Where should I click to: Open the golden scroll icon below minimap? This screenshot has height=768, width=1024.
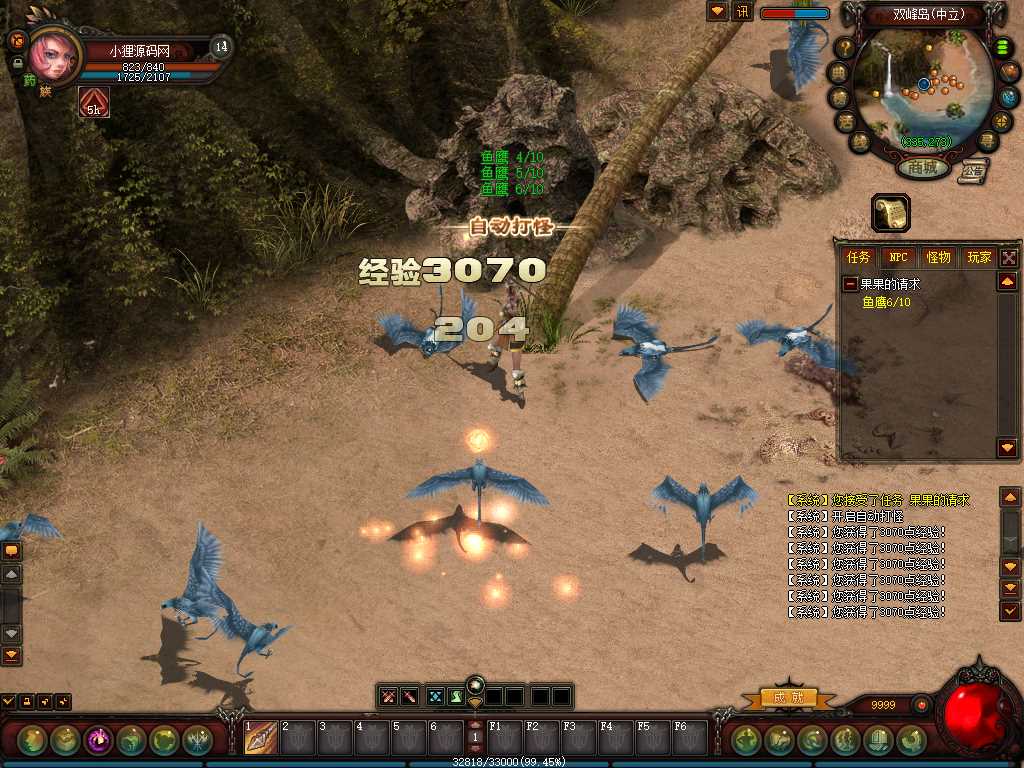coord(890,212)
